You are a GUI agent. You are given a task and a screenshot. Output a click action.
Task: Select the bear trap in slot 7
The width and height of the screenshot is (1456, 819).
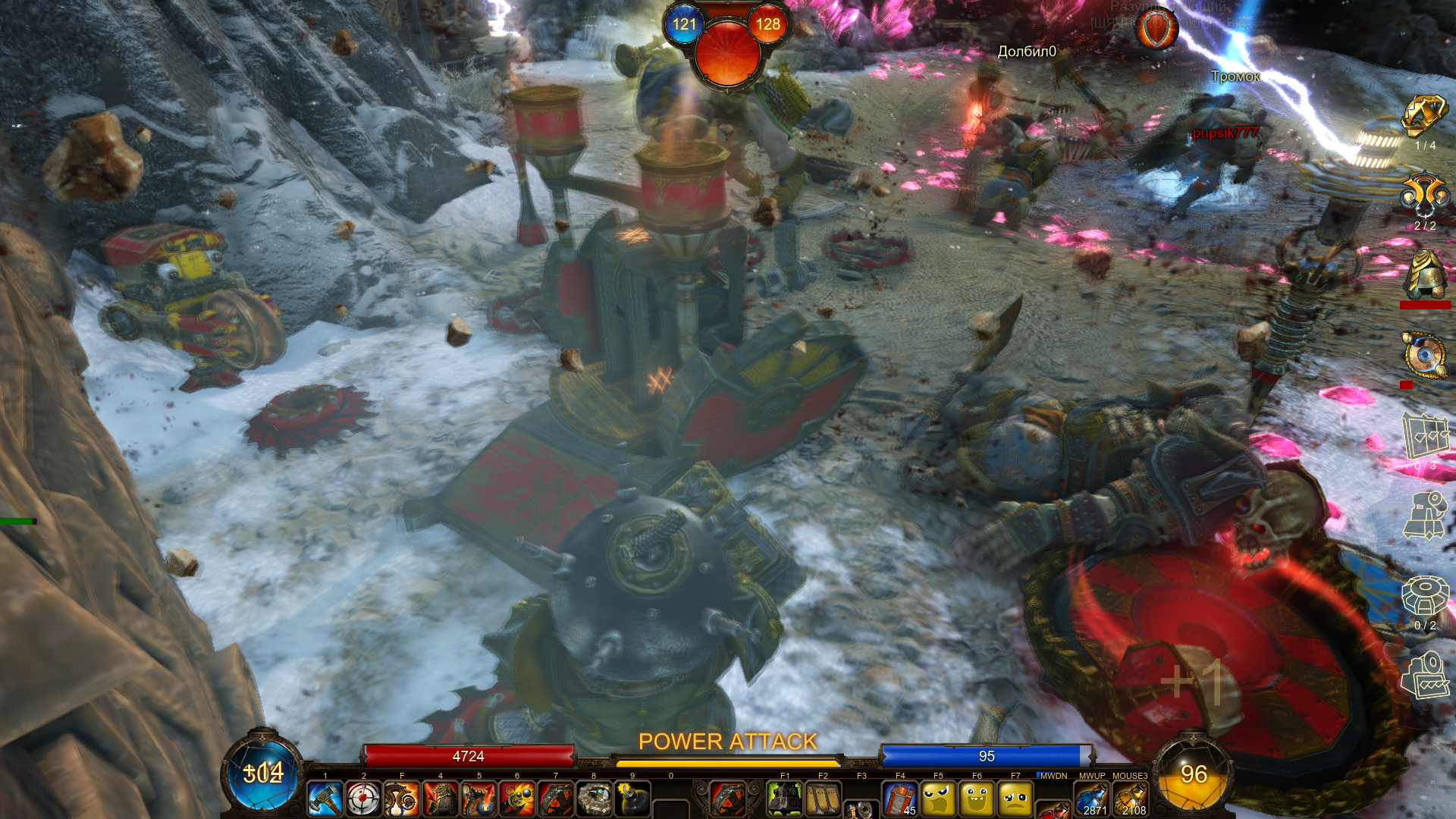(x=556, y=799)
